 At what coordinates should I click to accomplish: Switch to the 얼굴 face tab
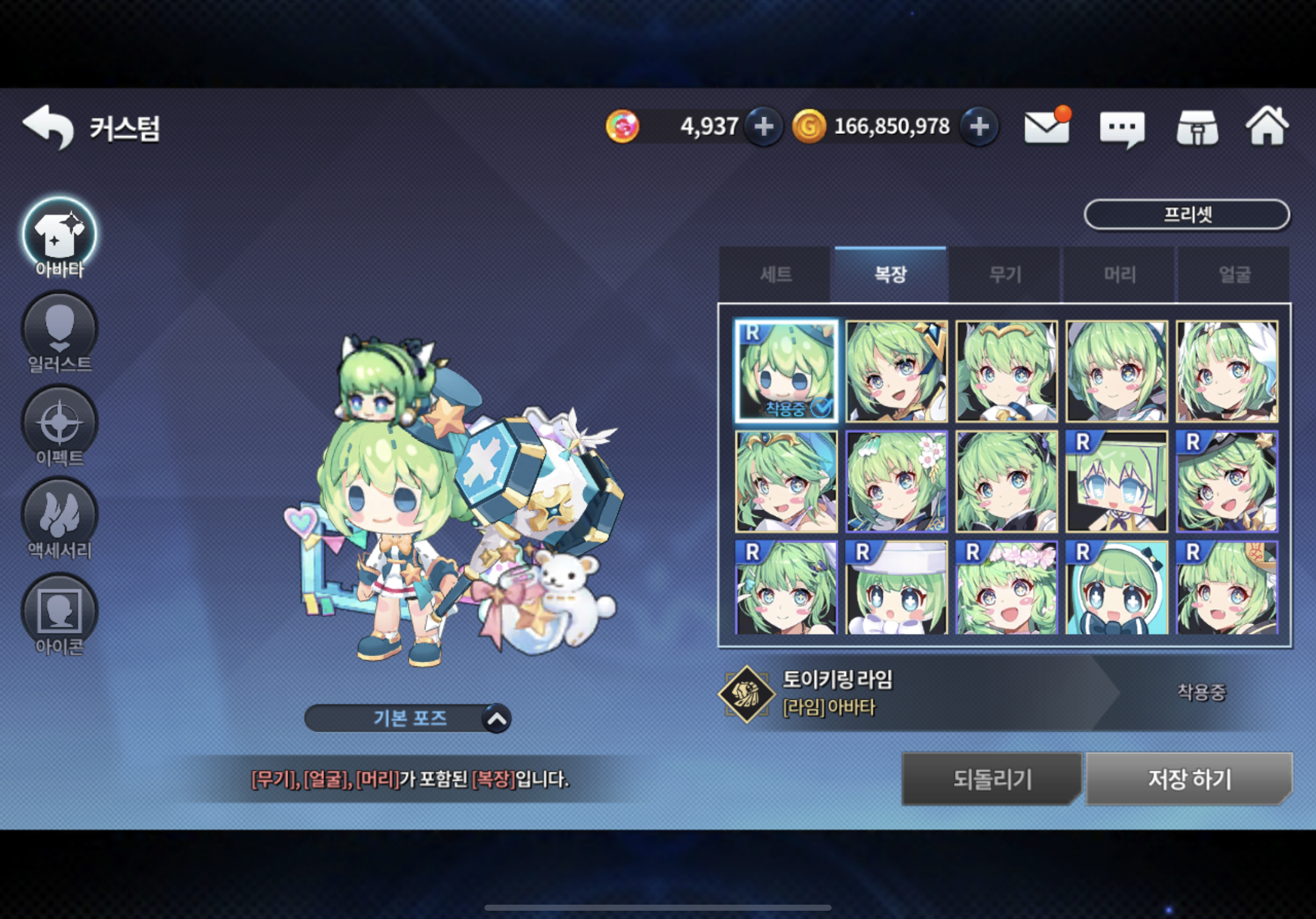[x=1234, y=274]
